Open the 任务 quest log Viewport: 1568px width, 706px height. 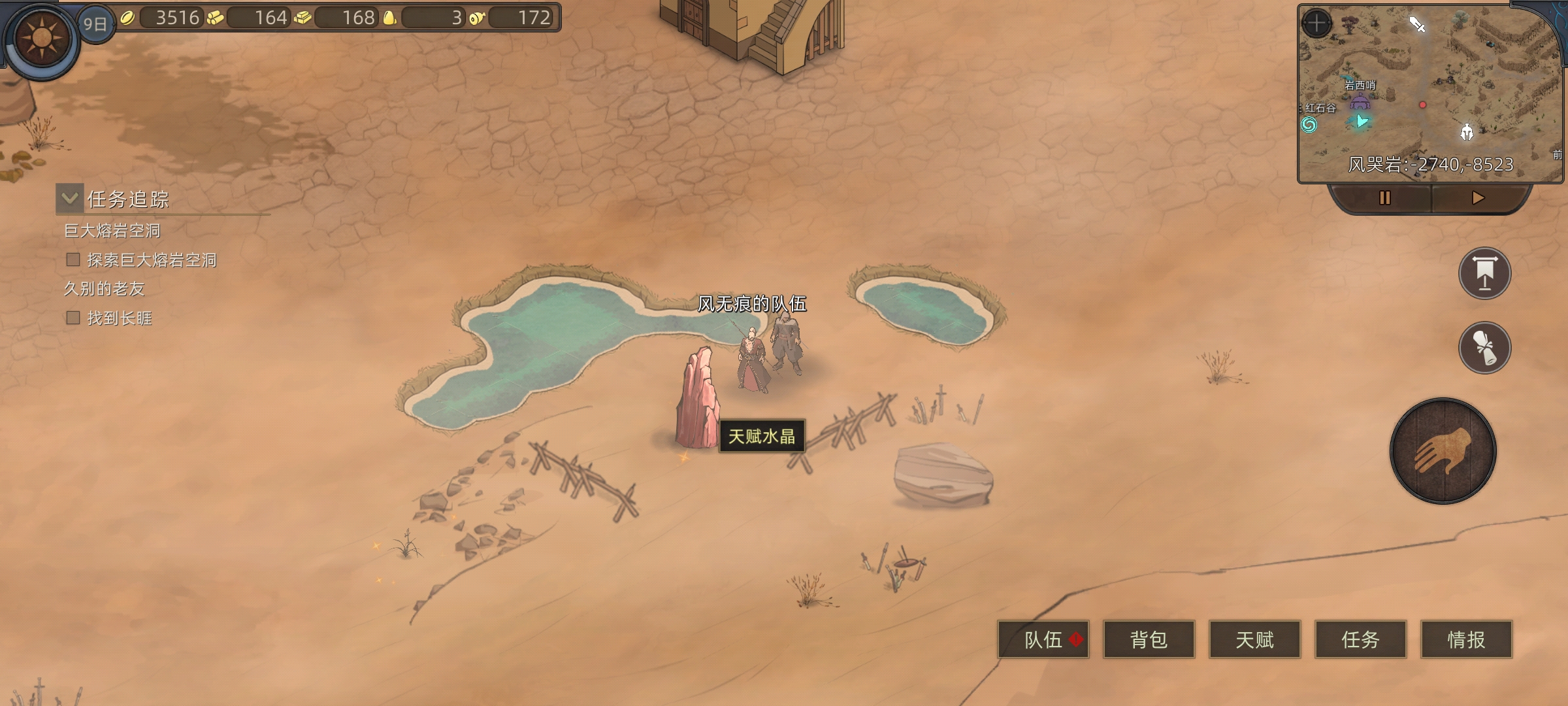coord(1360,639)
